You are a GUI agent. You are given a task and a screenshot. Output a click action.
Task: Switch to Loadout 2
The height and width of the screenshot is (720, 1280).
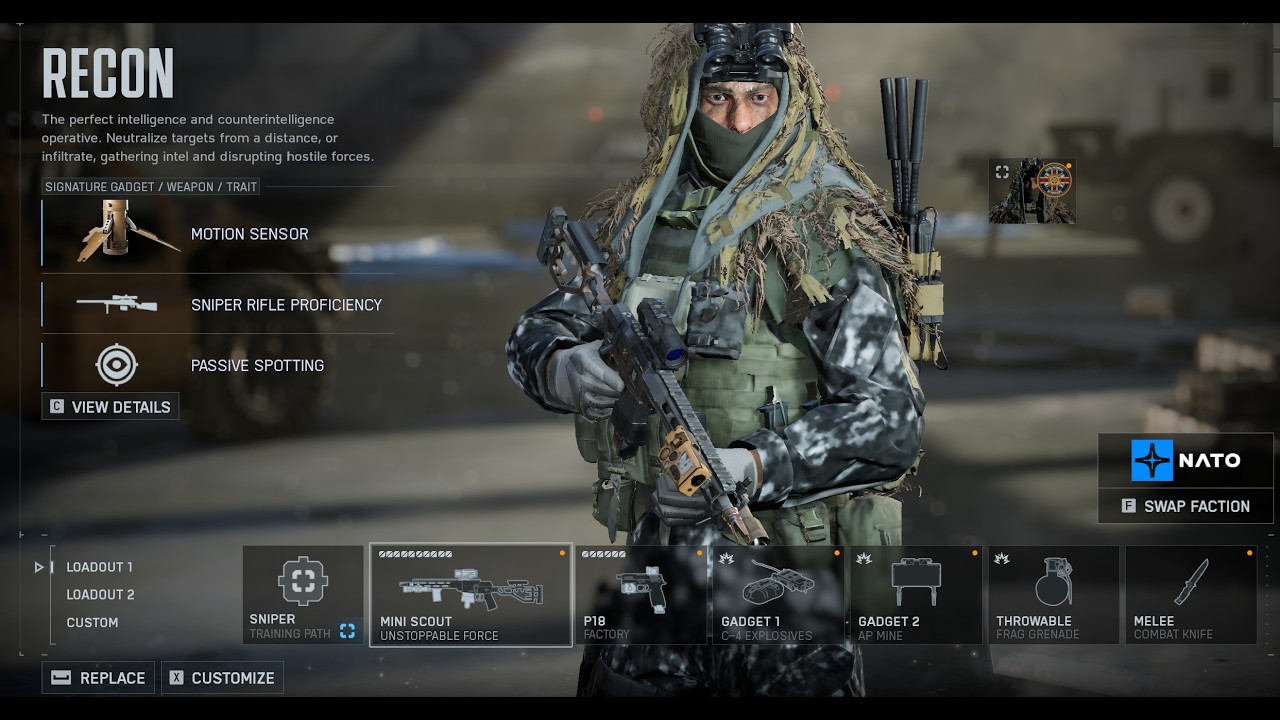point(100,594)
